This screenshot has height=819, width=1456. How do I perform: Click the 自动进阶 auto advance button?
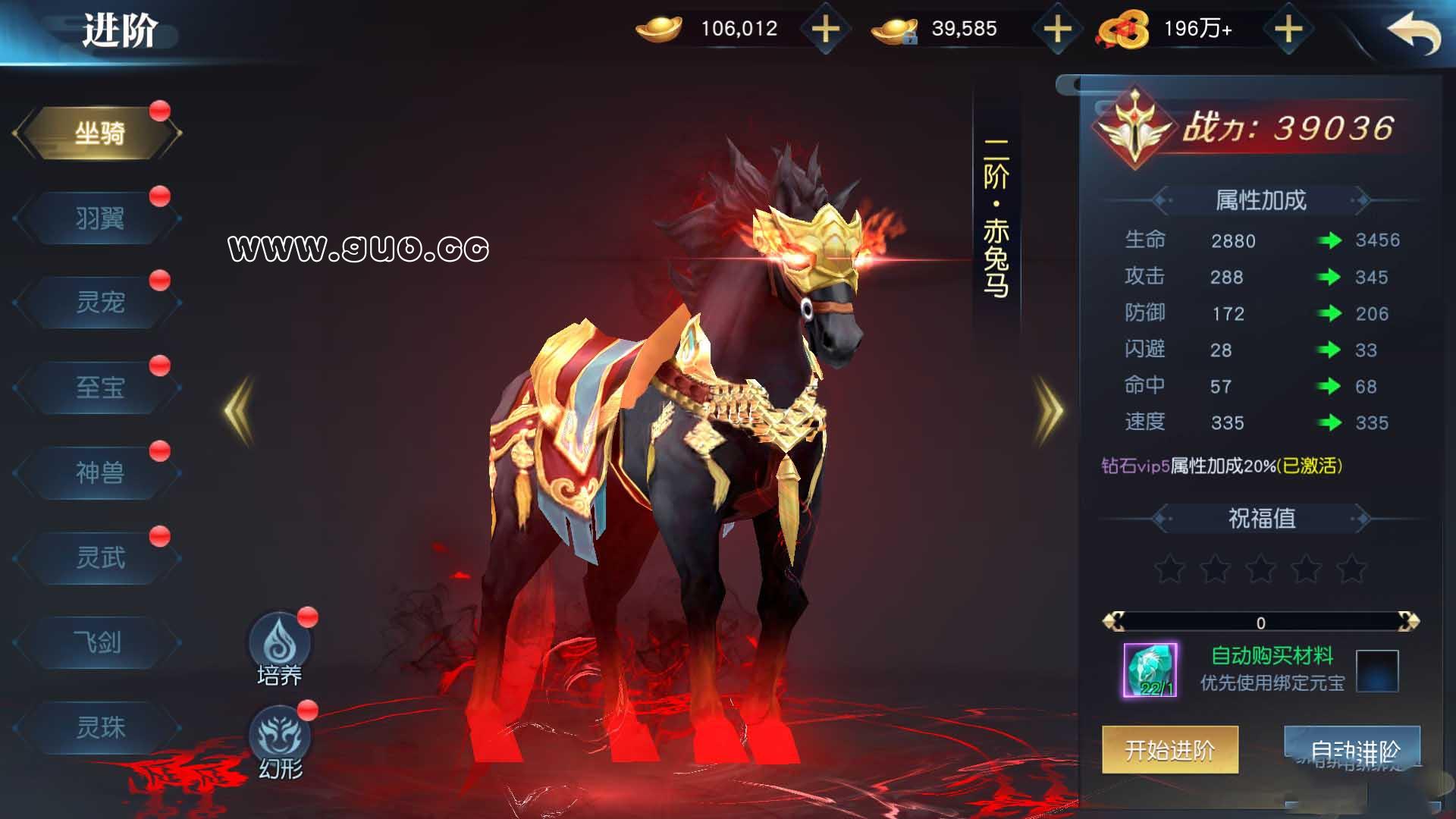point(1352,749)
